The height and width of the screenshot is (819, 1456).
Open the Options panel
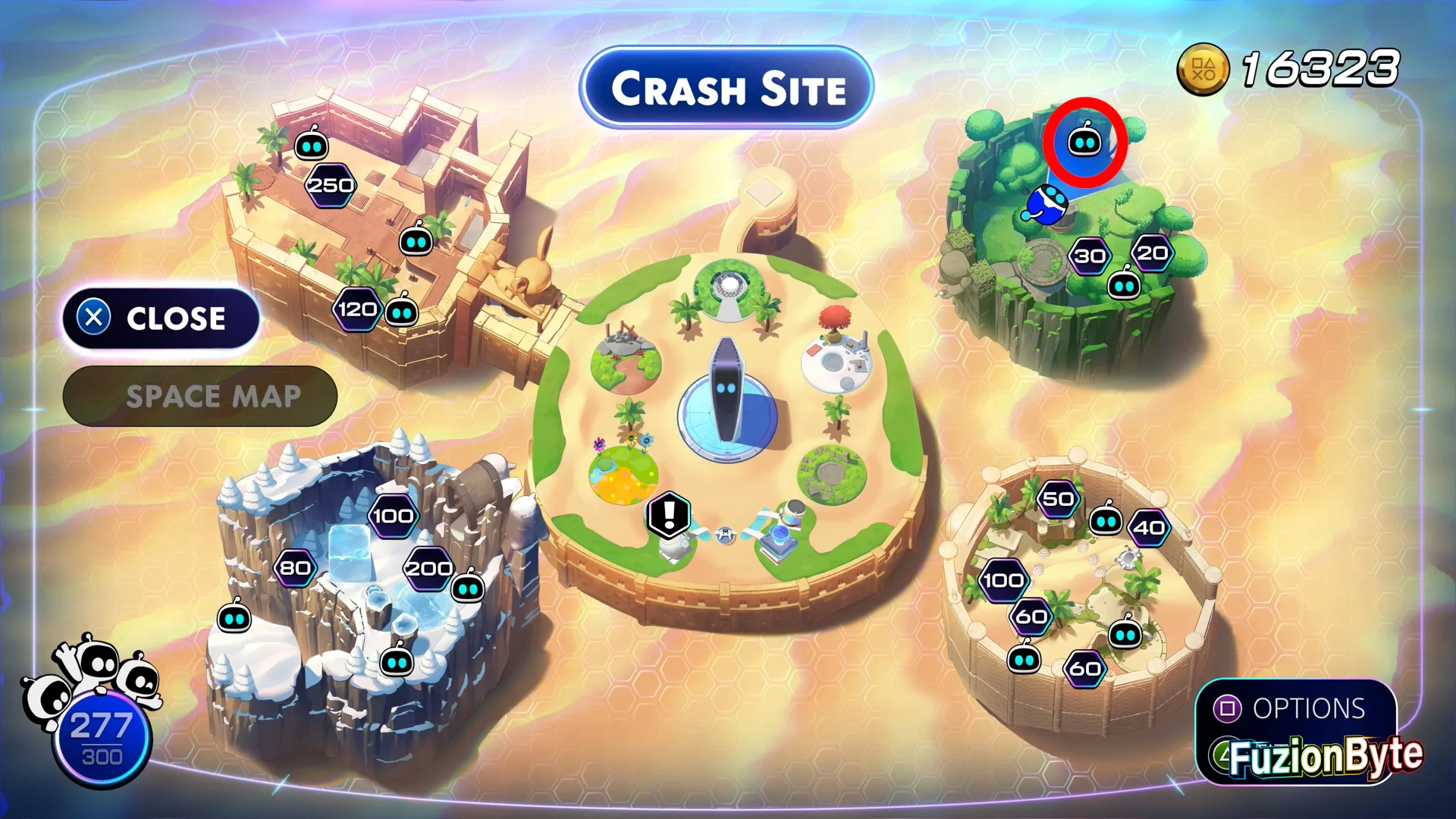click(x=1295, y=708)
